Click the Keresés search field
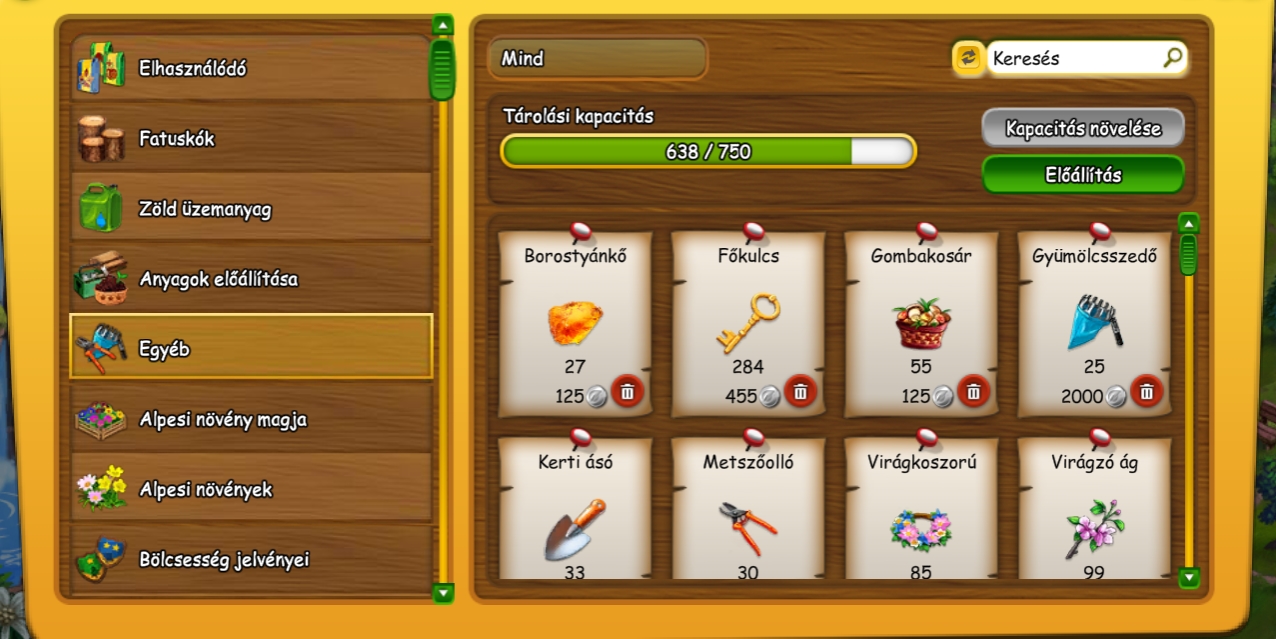The height and width of the screenshot is (639, 1276). tap(1075, 59)
